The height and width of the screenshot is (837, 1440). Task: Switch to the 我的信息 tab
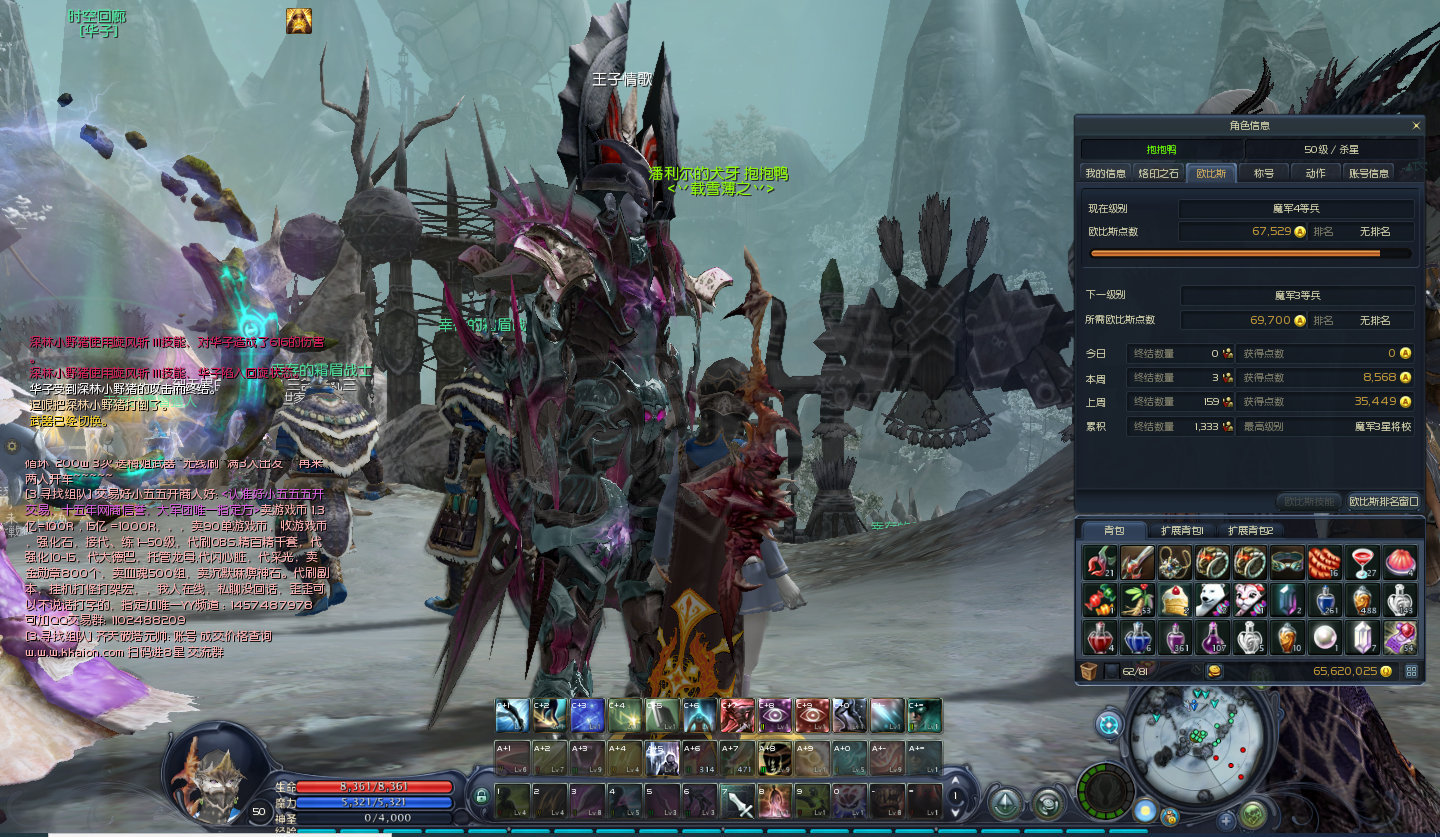[1105, 173]
